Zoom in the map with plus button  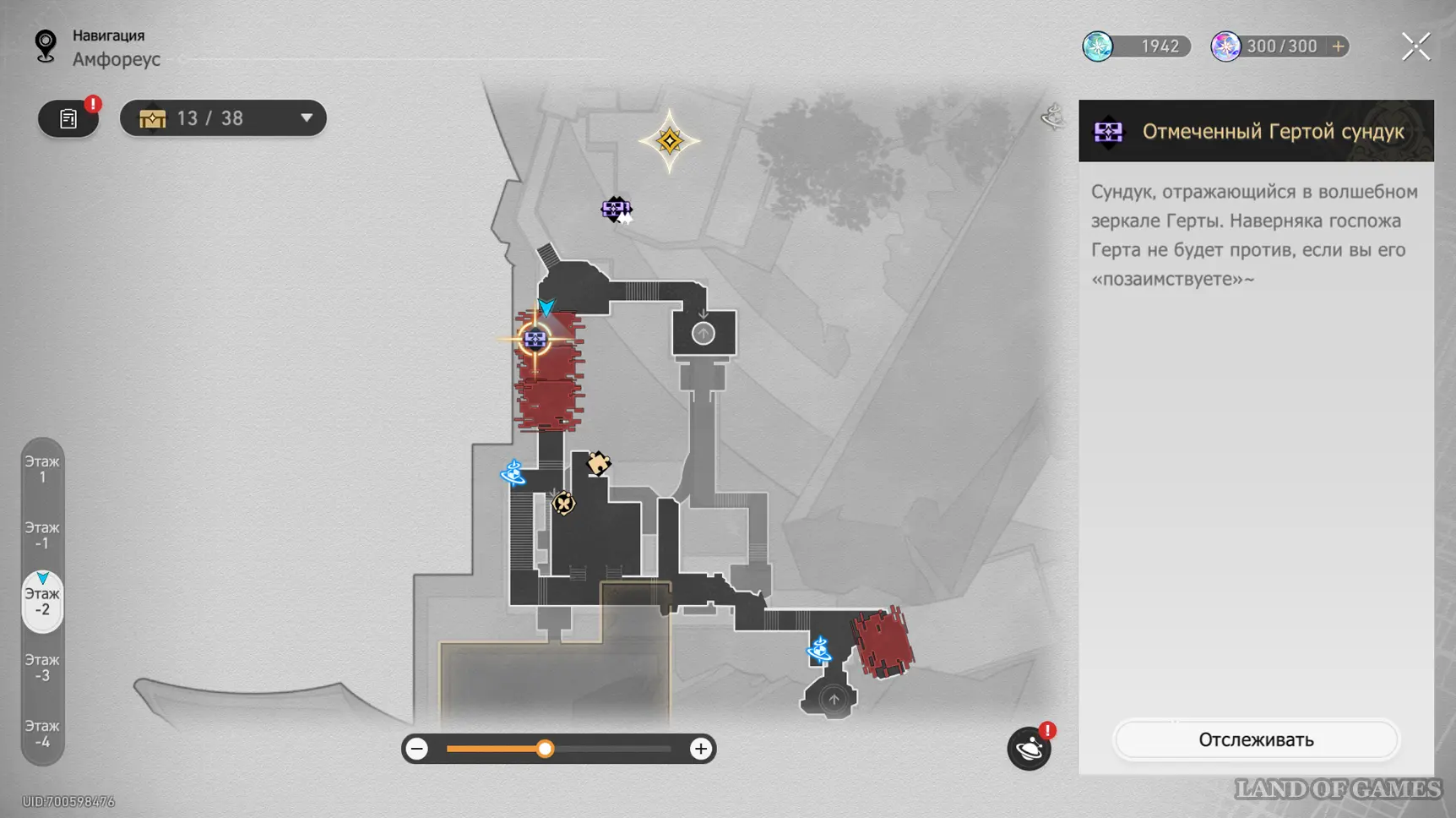[x=700, y=749]
